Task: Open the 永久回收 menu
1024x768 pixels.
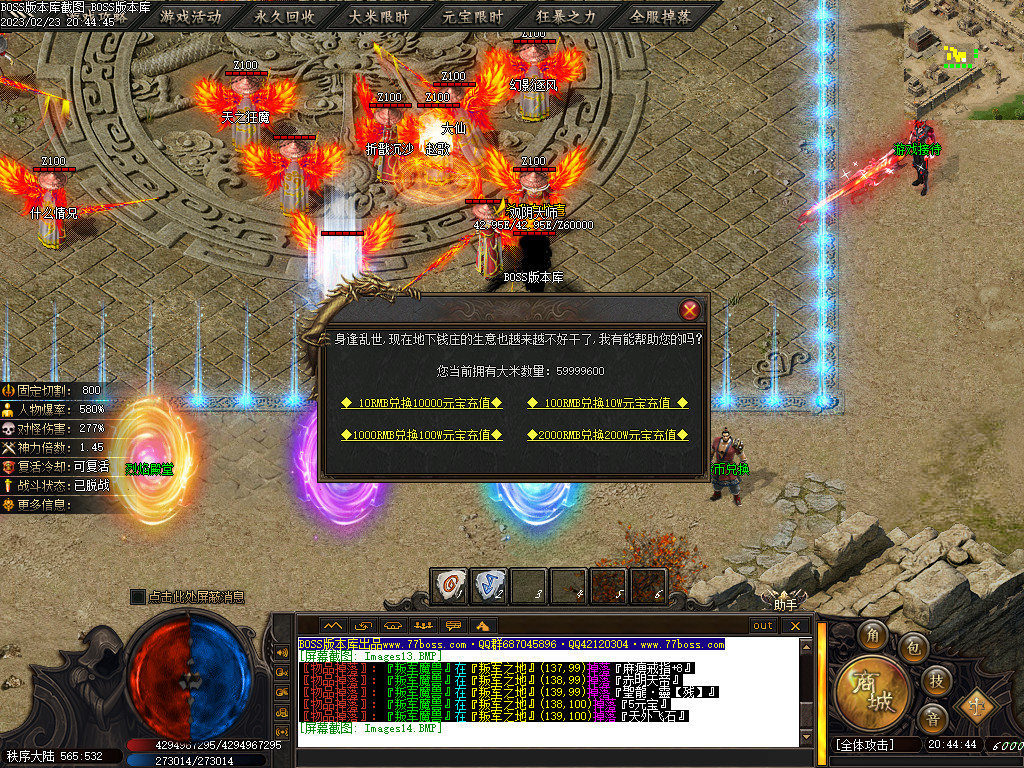Action: [285, 17]
